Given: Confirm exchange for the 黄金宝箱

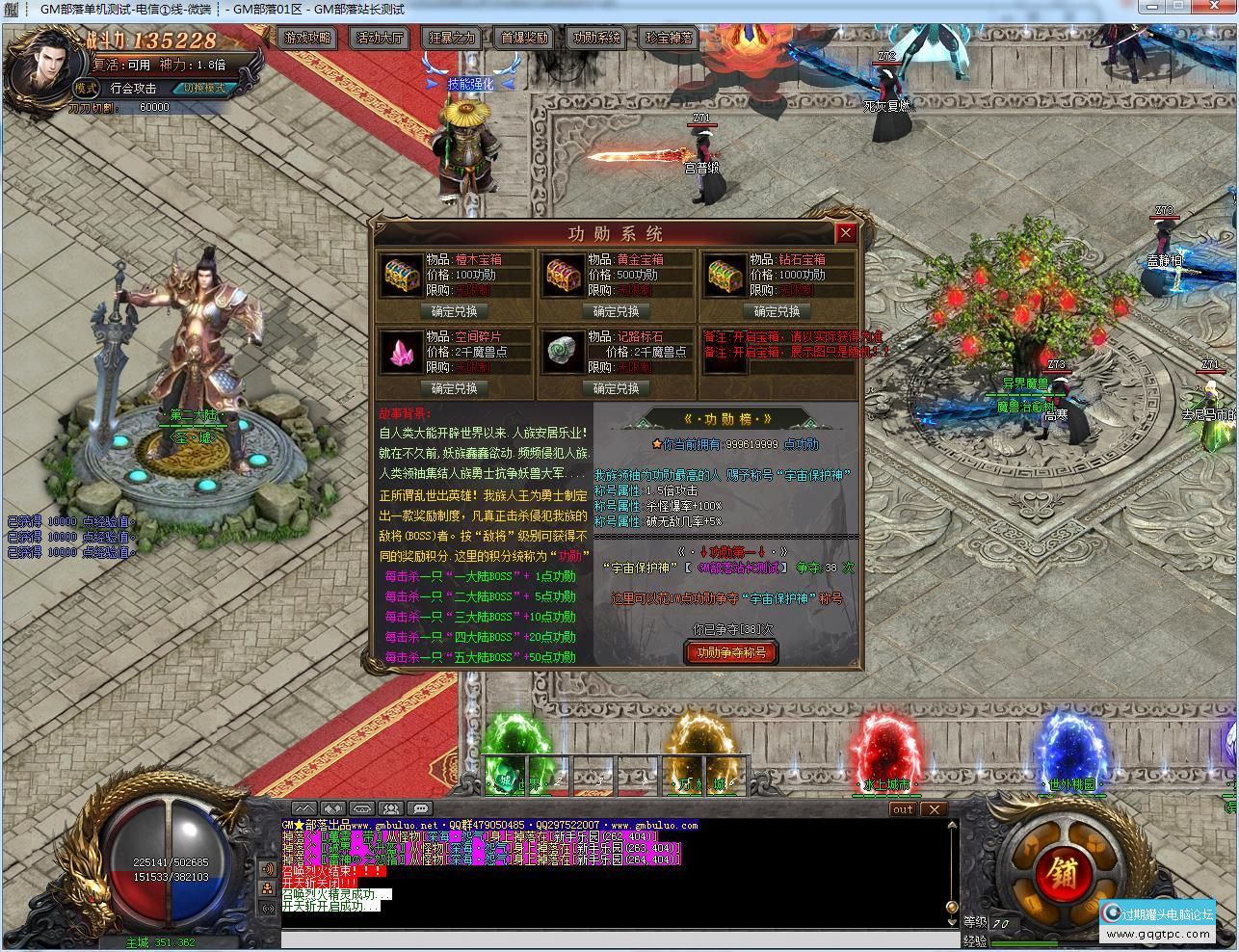Looking at the screenshot, I should tap(616, 311).
